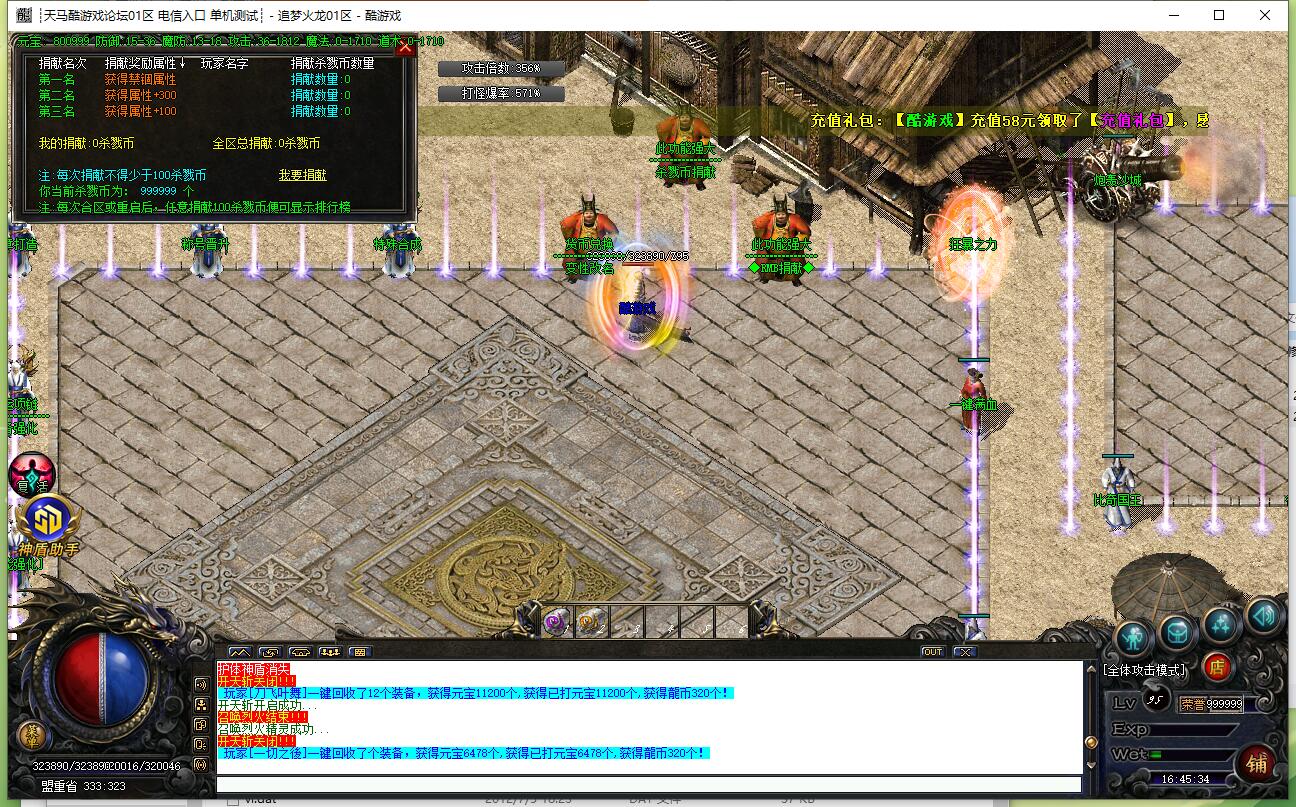Open the character status icon

pos(1133,635)
